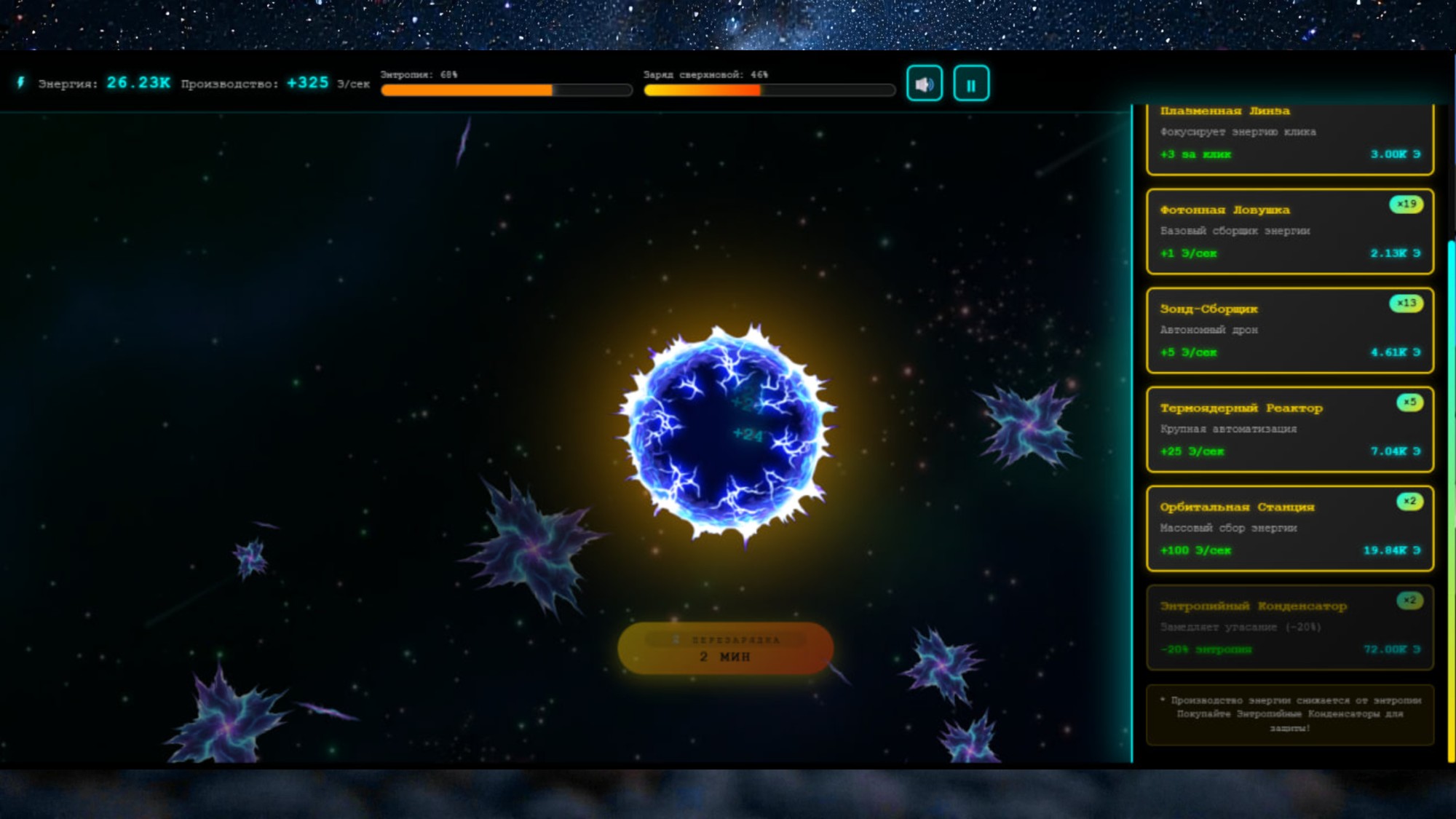
Task: Pause the game with the pause icon
Action: pyautogui.click(x=971, y=83)
